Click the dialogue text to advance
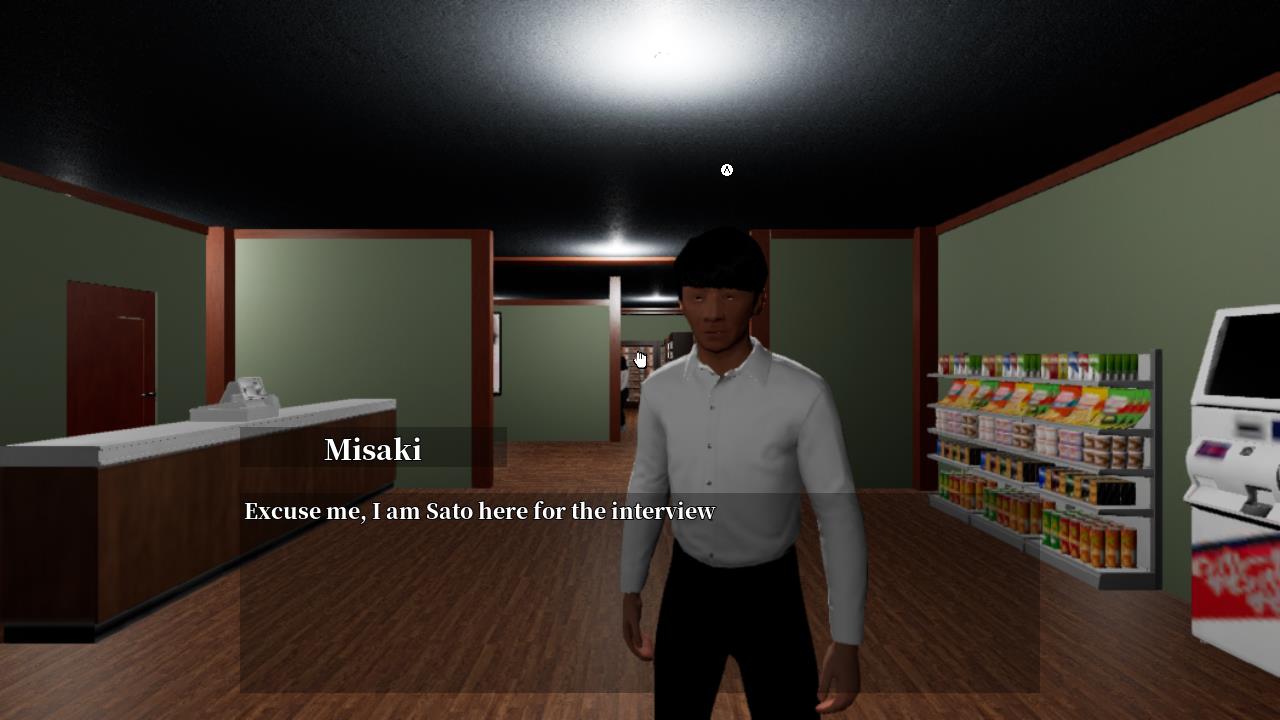This screenshot has height=720, width=1280. point(478,511)
